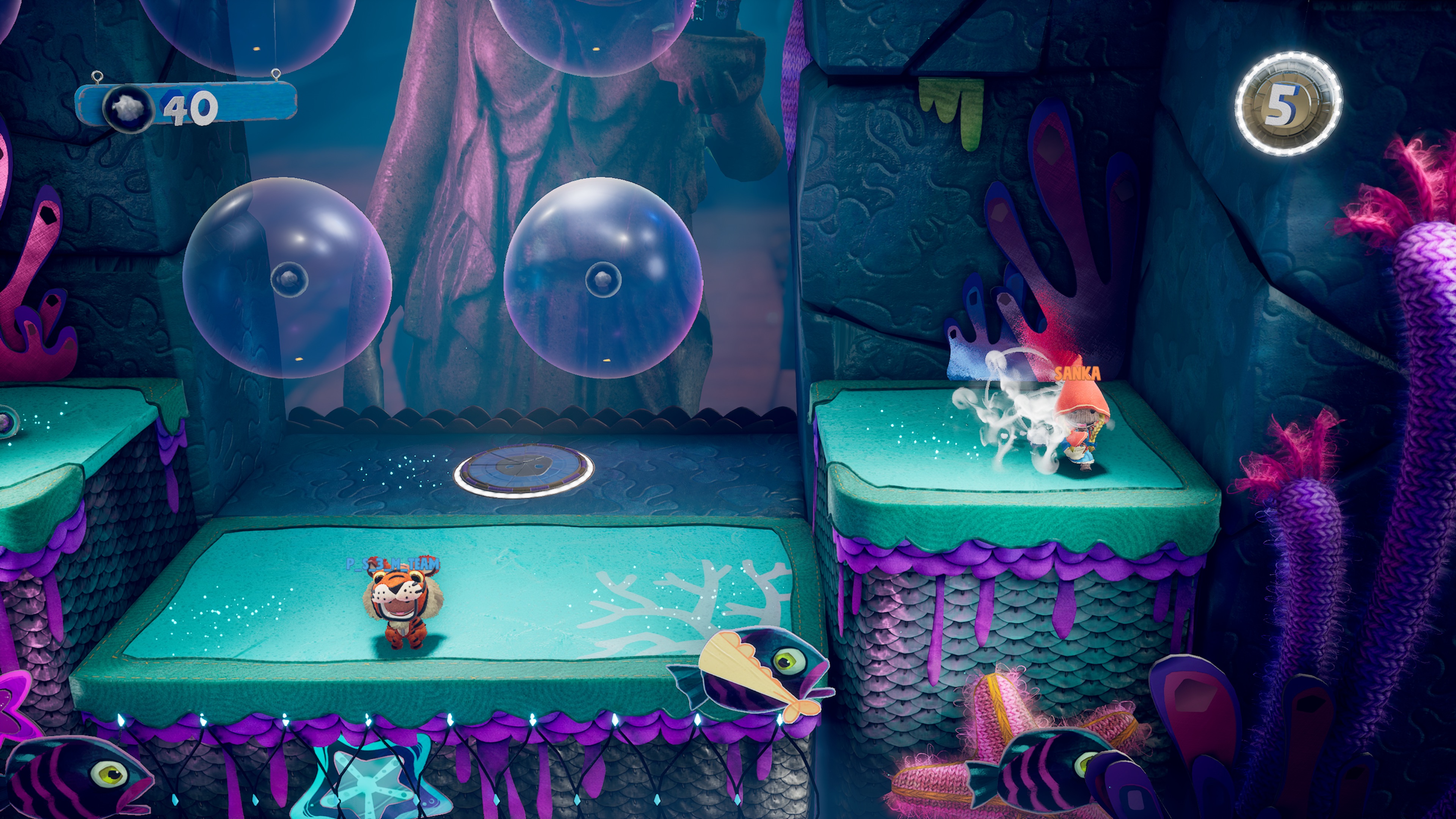Click the SANKA player name tag
The height and width of the screenshot is (819, 1456).
1078,373
